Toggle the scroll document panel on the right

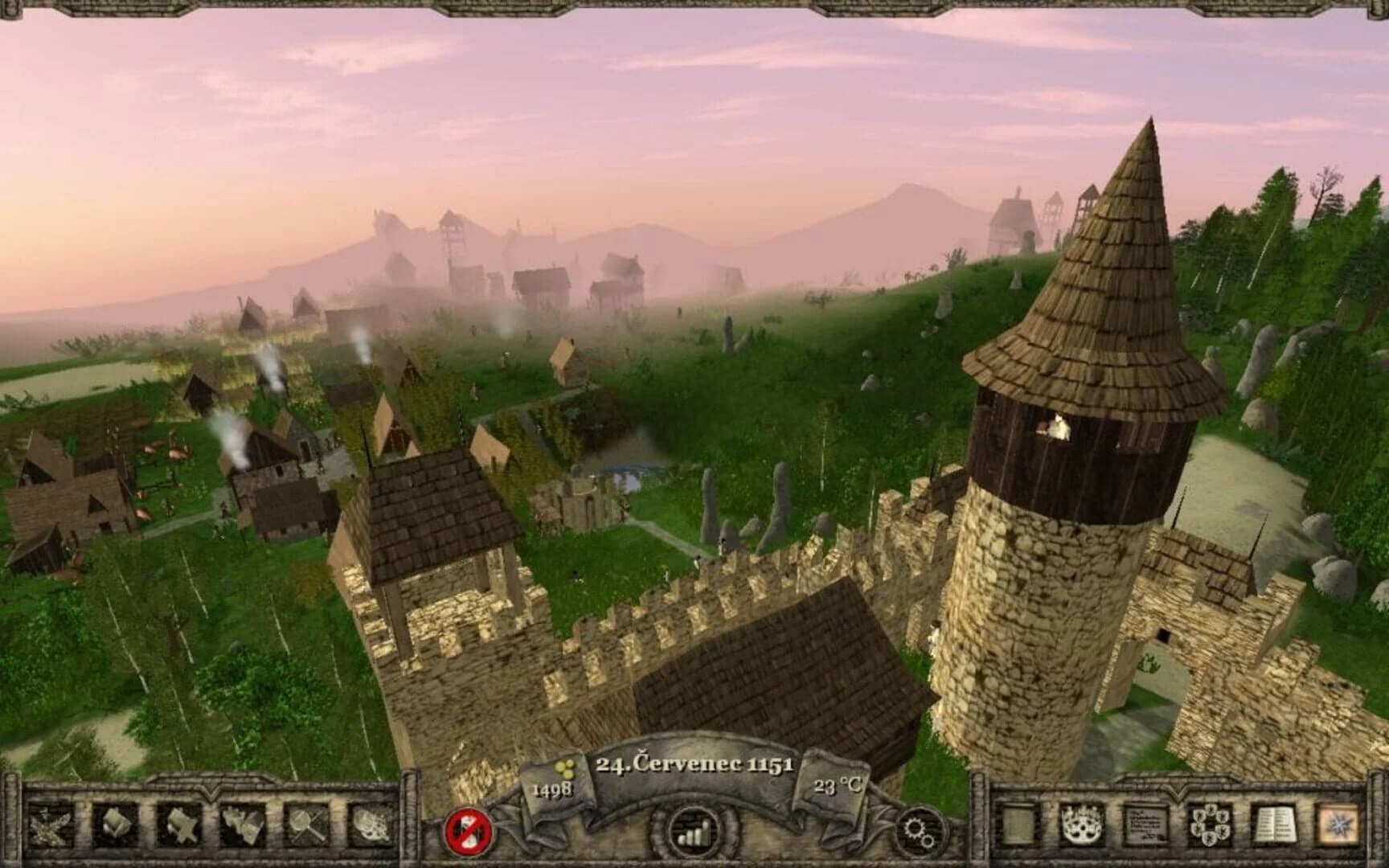point(1019,826)
